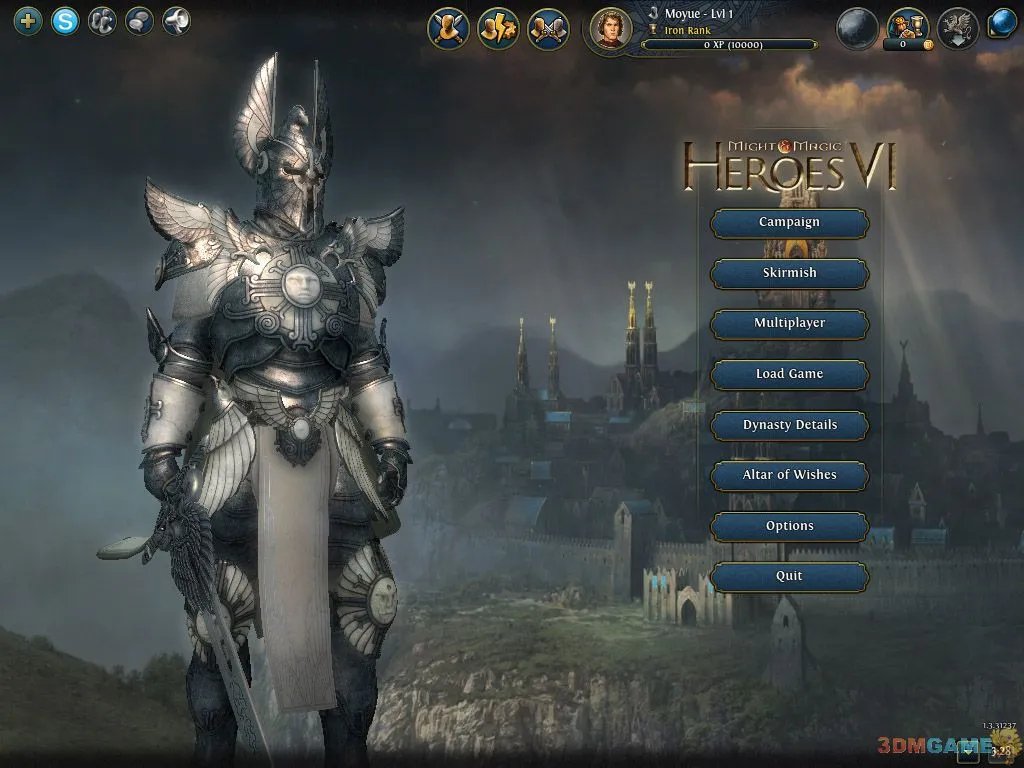Click the dark grey orb icon
This screenshot has height=768, width=1024.
pyautogui.click(x=857, y=28)
